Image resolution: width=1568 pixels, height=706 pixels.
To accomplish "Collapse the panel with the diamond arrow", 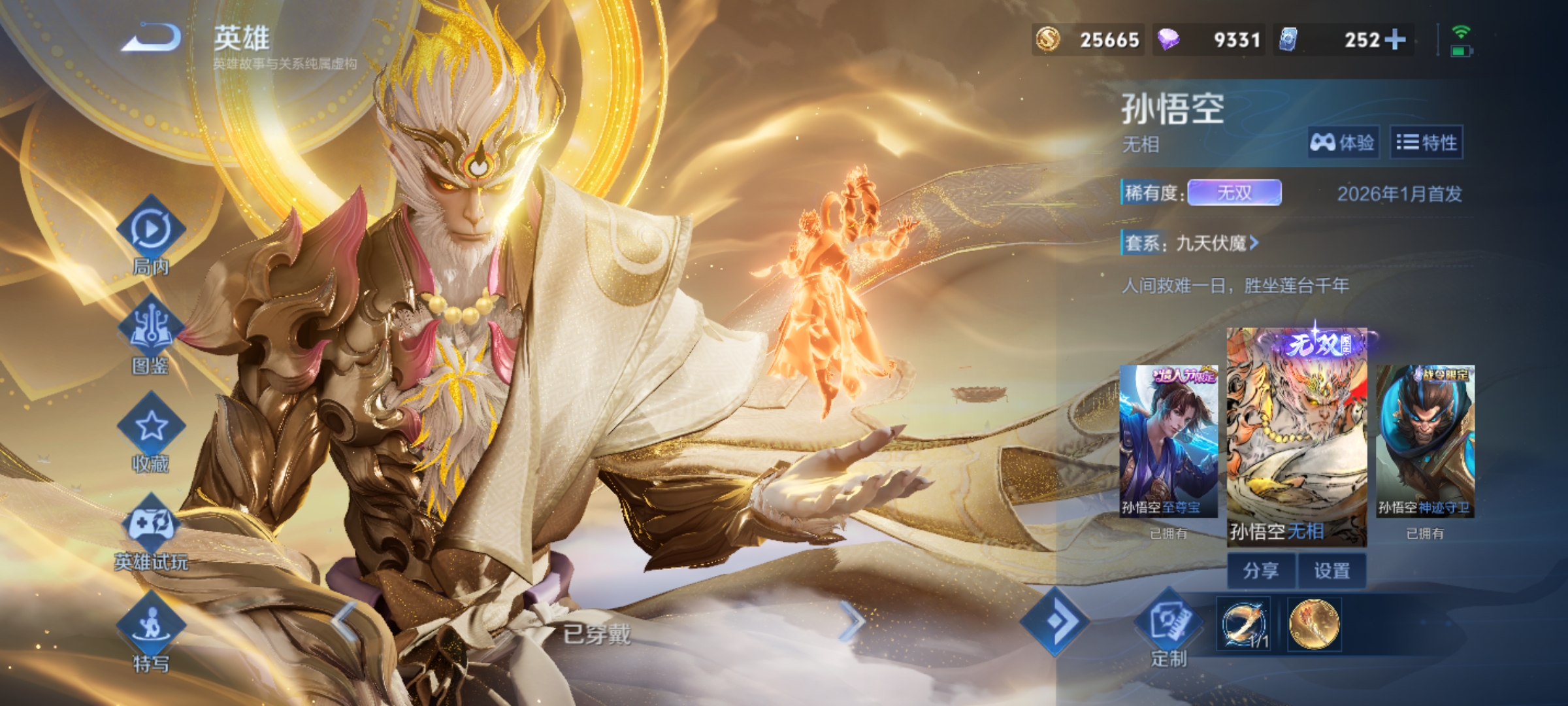I will [x=1054, y=622].
